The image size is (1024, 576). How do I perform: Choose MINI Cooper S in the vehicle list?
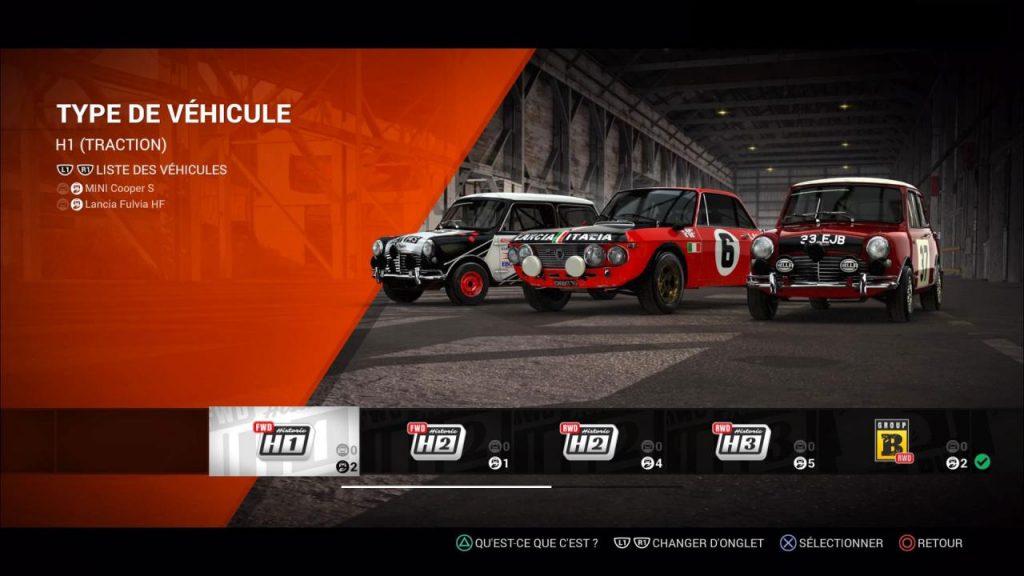pyautogui.click(x=120, y=188)
